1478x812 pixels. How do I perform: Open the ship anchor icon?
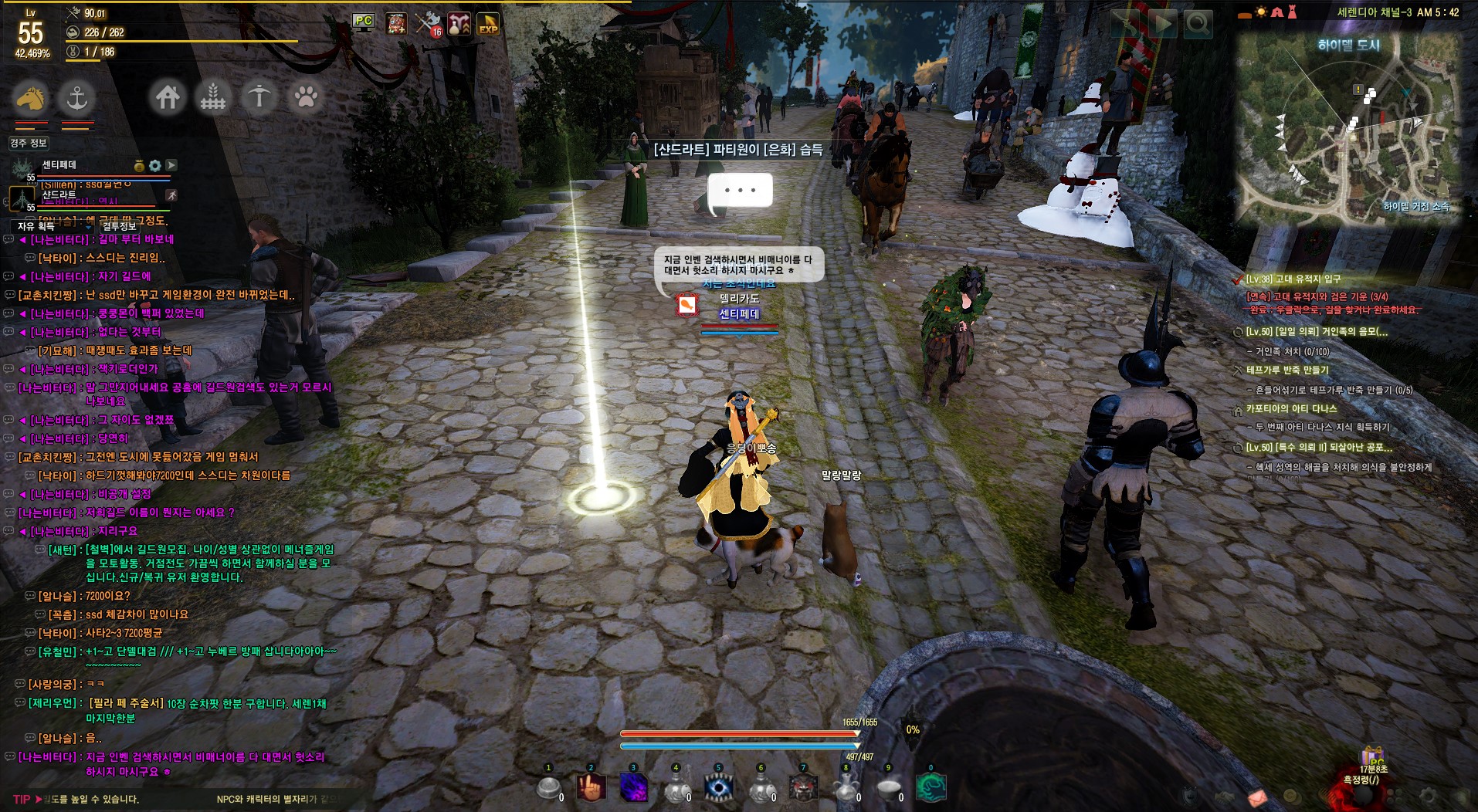pos(76,98)
